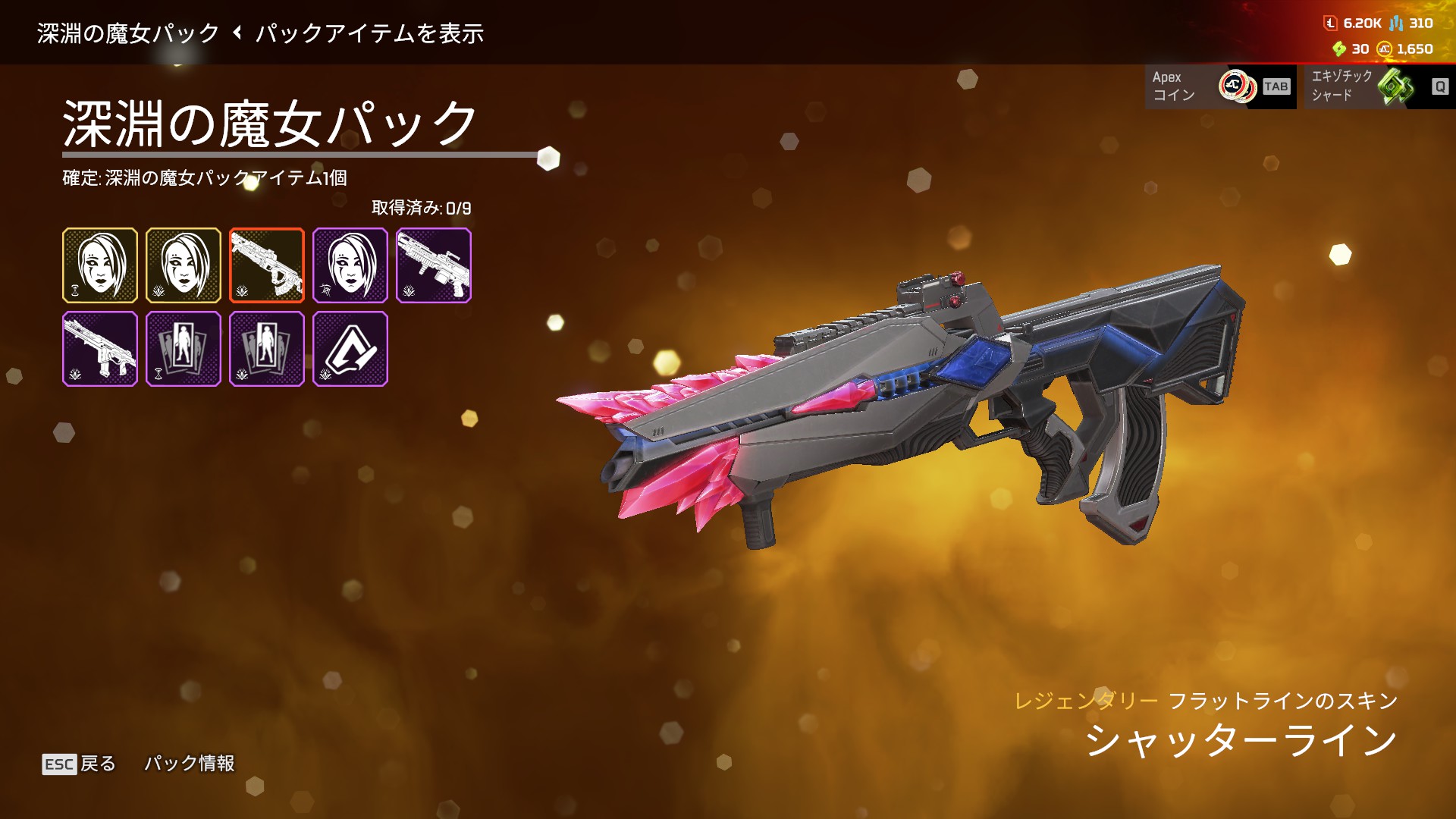Viewport: 1456px width, 819px height.
Task: Show the purple-bordered submachine gun skin
Action: pos(100,349)
